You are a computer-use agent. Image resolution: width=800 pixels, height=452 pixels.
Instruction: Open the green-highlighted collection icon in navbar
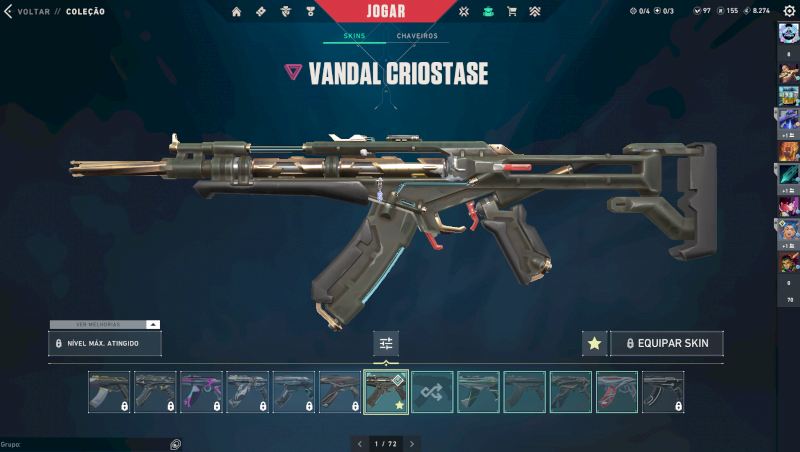(488, 12)
